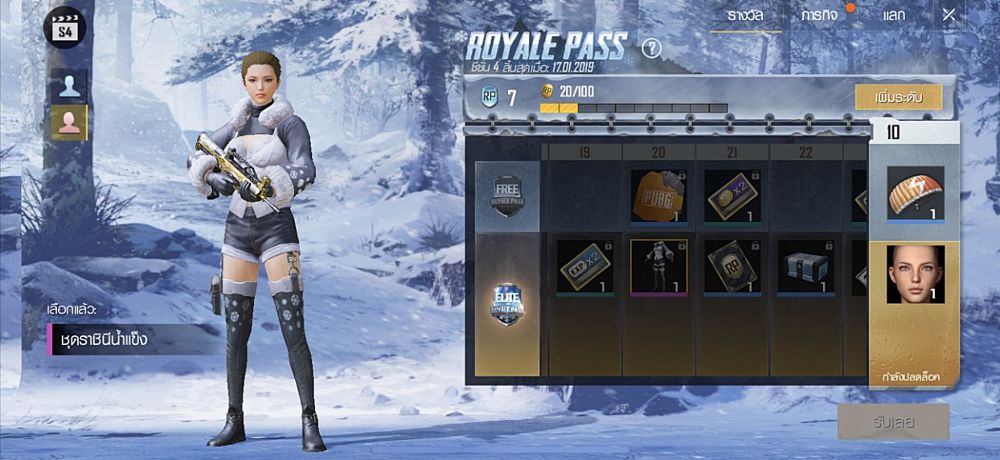Open the ภารกิจ missions tab
1000x460 pixels.
point(820,15)
